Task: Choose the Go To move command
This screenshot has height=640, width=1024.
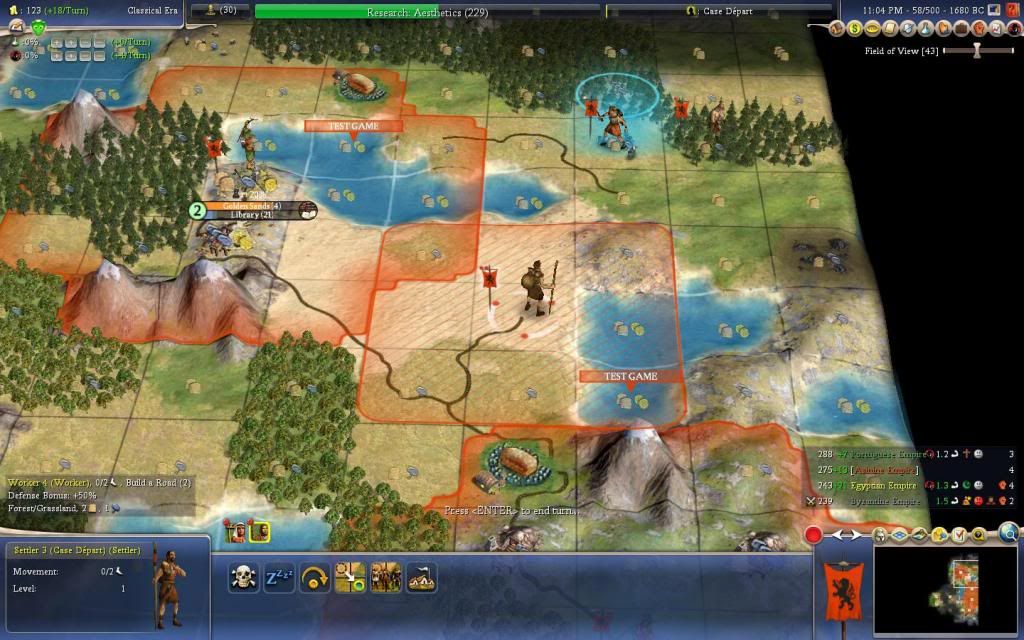Action: (349, 578)
